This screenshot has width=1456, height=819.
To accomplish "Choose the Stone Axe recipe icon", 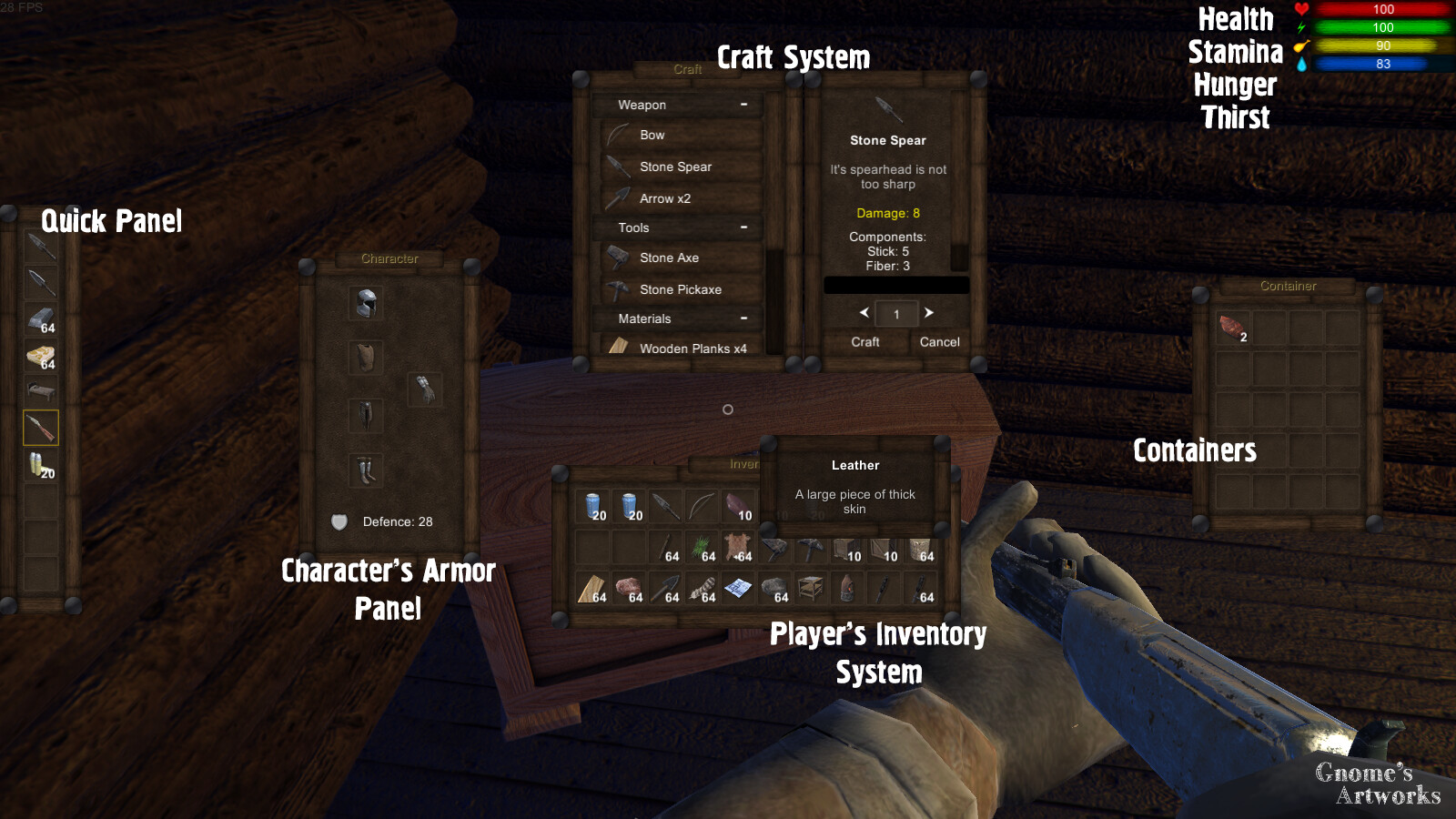I will (617, 258).
